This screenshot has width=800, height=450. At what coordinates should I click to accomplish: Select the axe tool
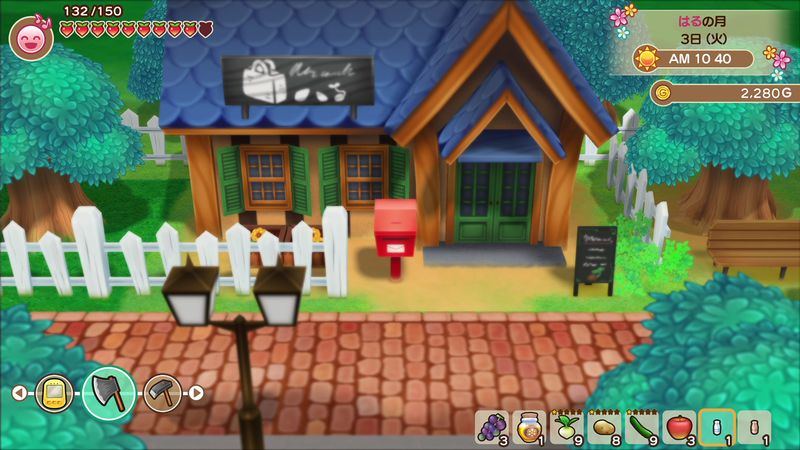click(109, 392)
